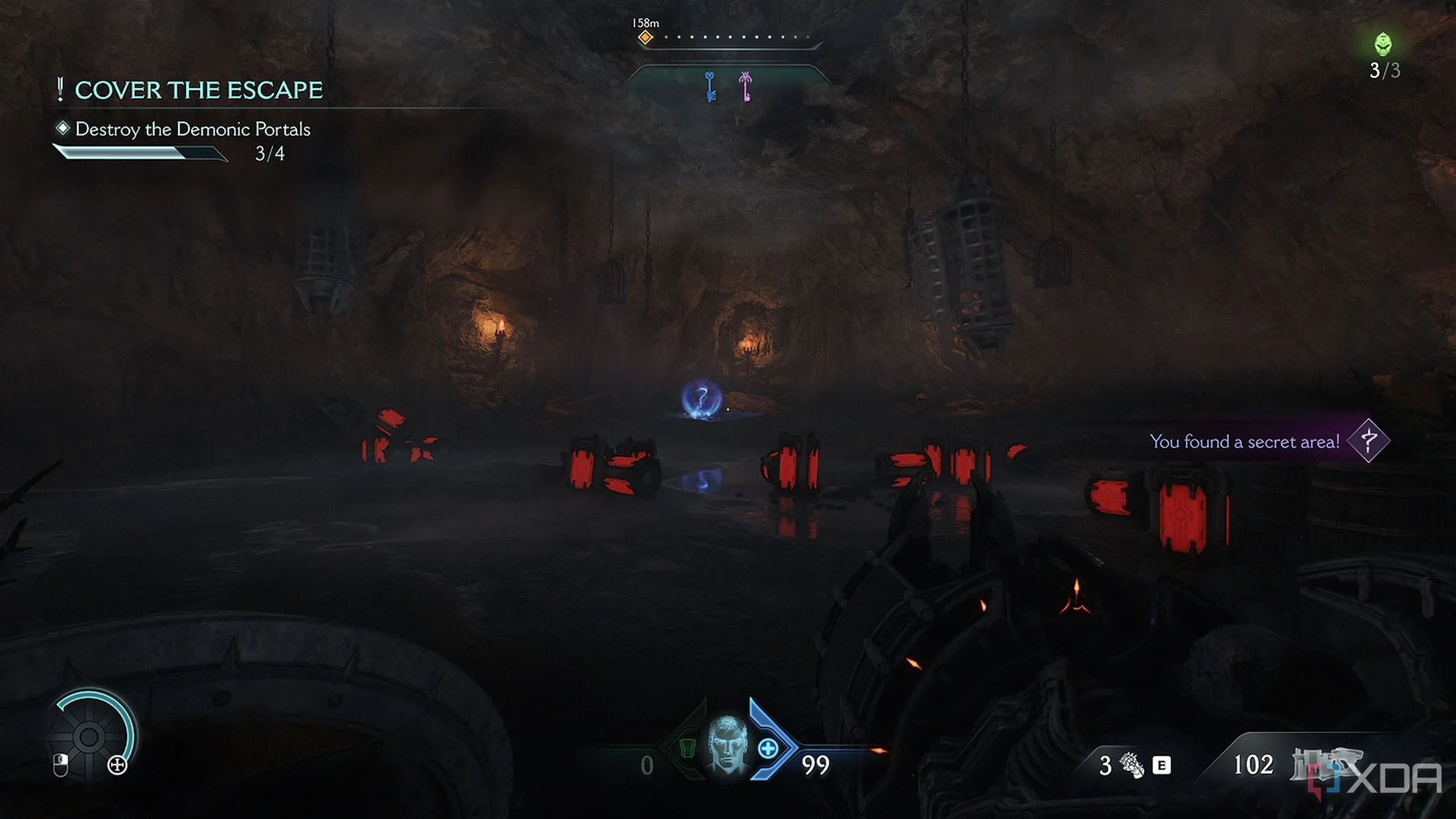Click the XDA watermark logo
The width and height of the screenshot is (1456, 819).
1376,780
